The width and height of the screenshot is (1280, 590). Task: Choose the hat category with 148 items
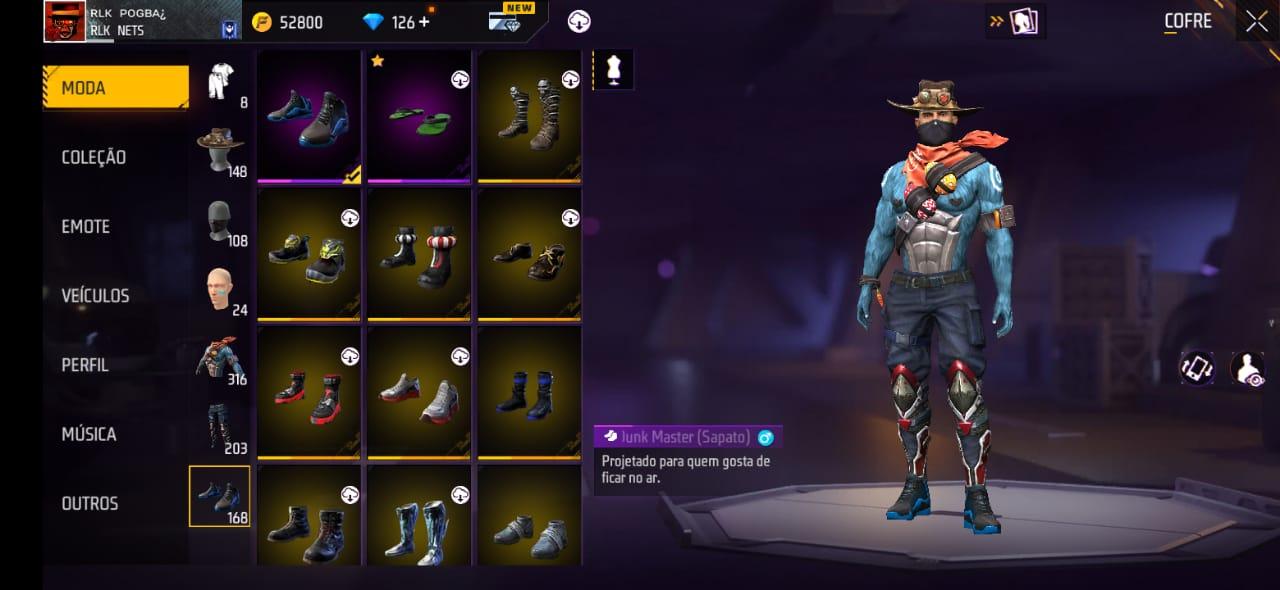pyautogui.click(x=221, y=151)
